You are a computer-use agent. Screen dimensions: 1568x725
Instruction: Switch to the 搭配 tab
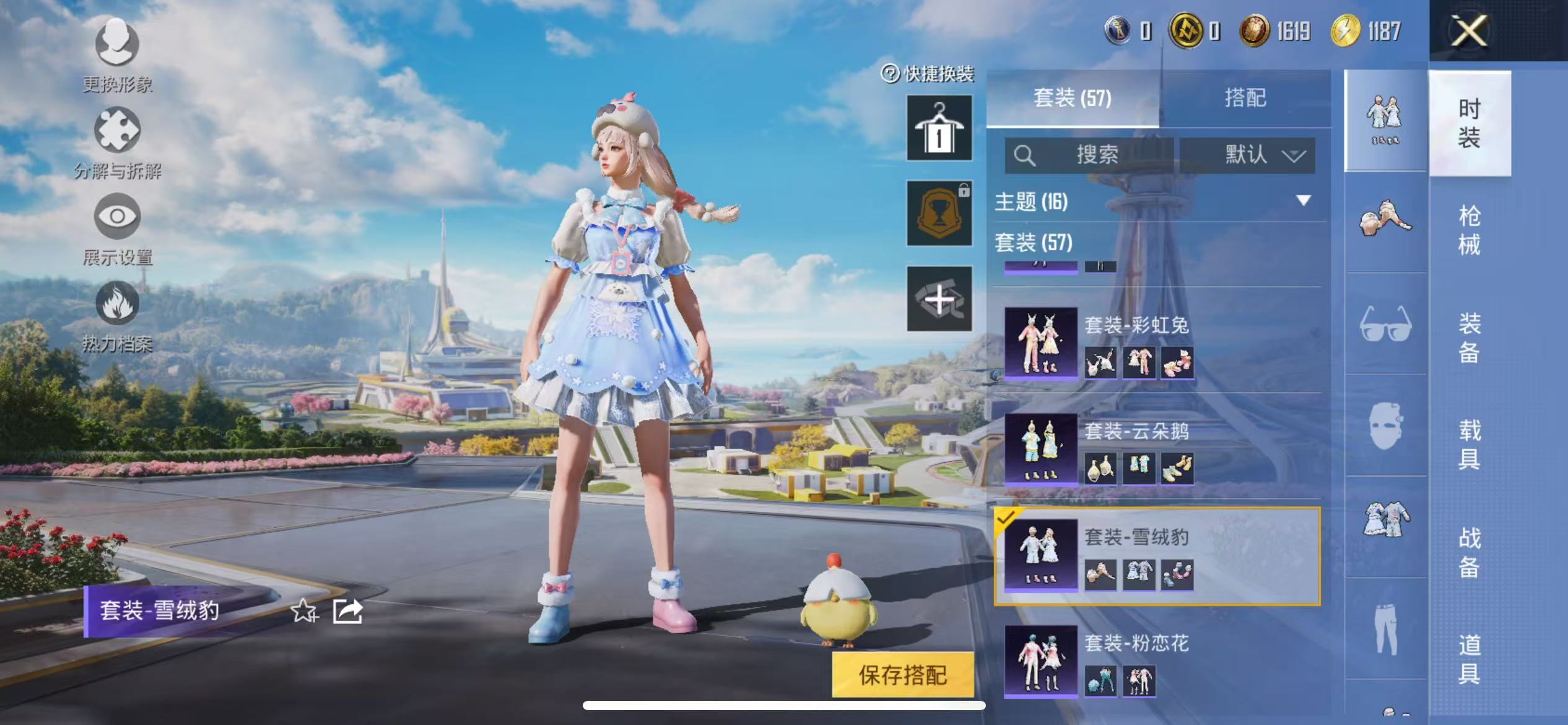coord(1245,99)
